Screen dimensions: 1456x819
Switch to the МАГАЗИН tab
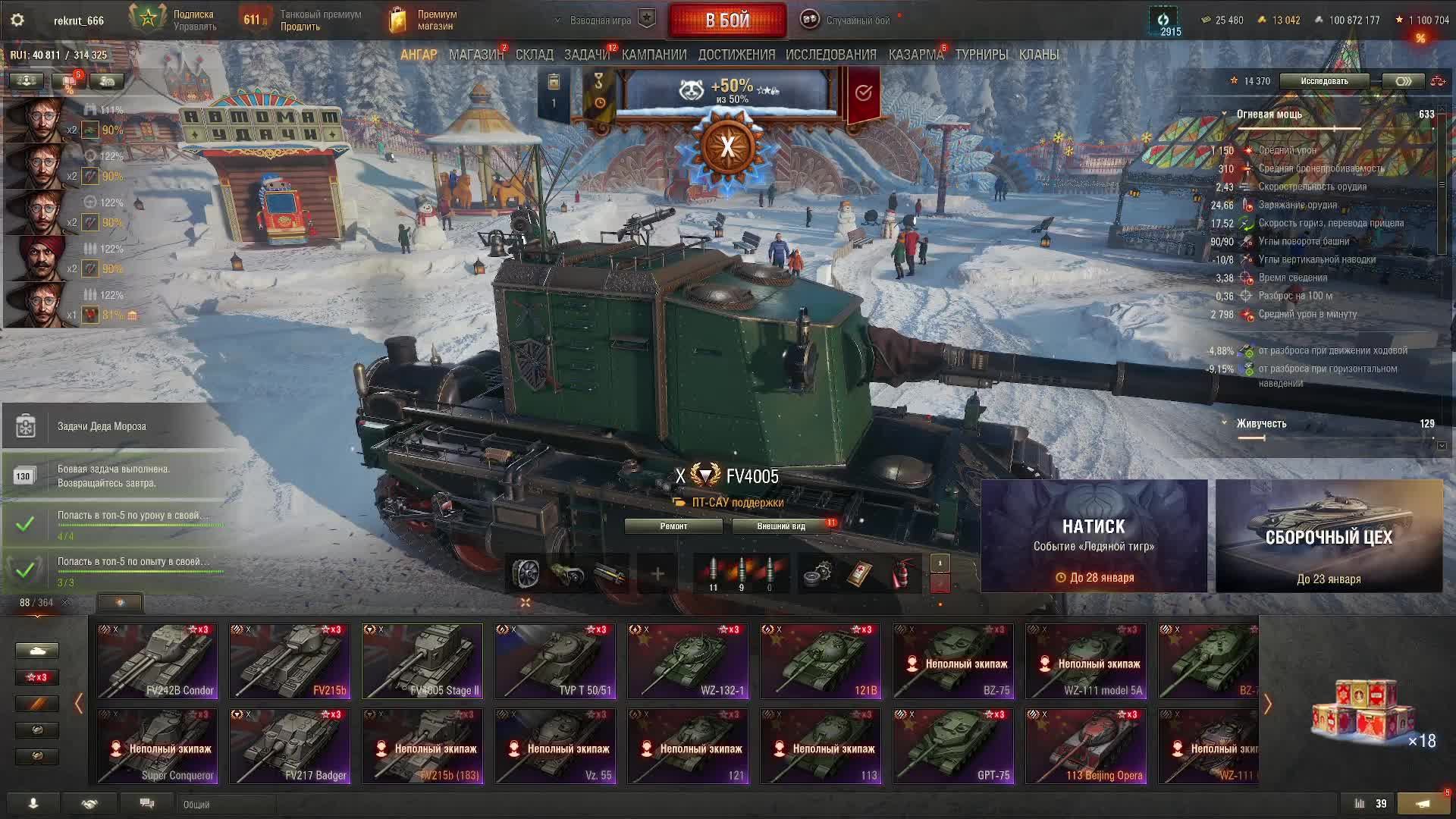(475, 55)
